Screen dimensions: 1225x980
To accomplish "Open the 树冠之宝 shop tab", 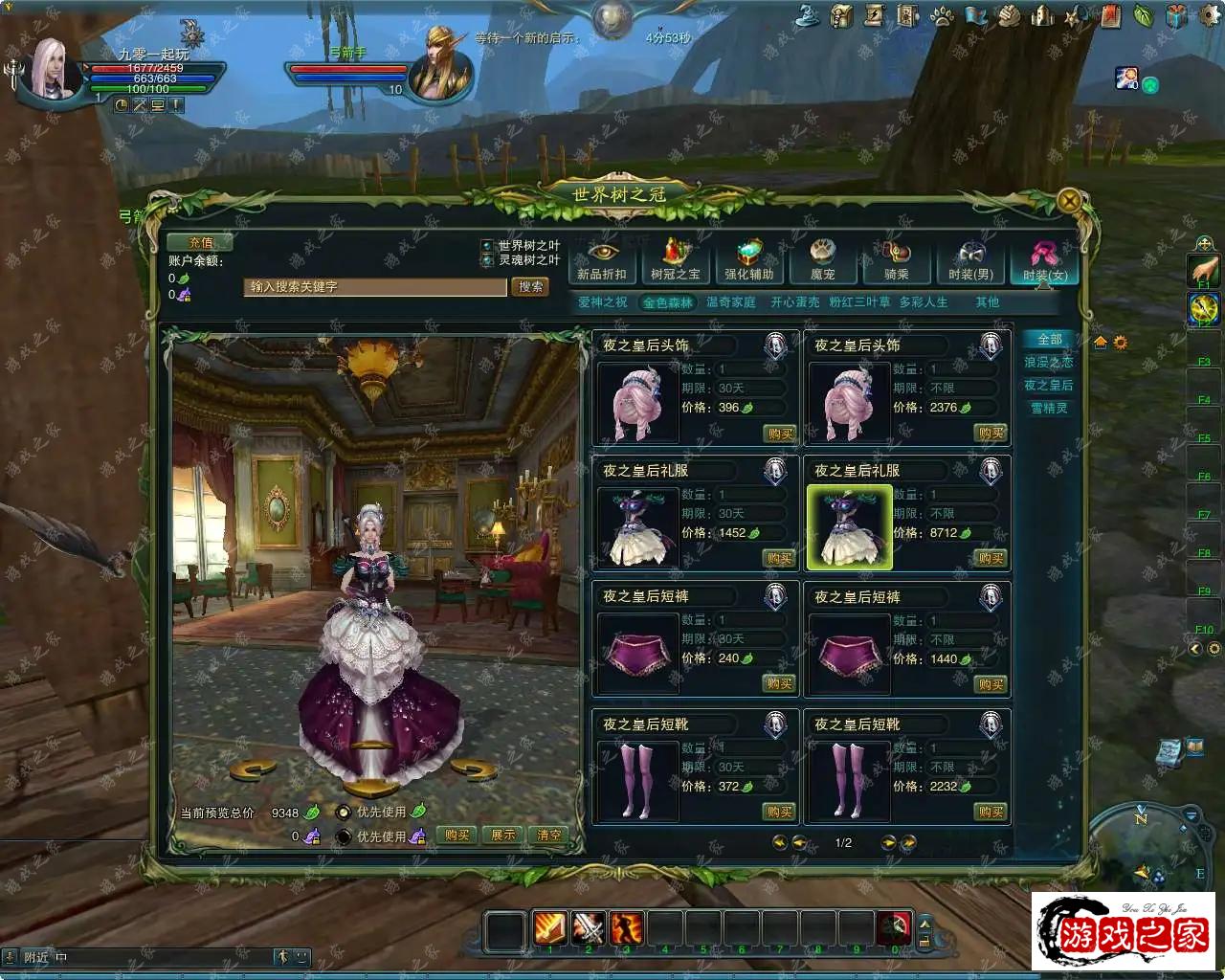I will [x=676, y=261].
